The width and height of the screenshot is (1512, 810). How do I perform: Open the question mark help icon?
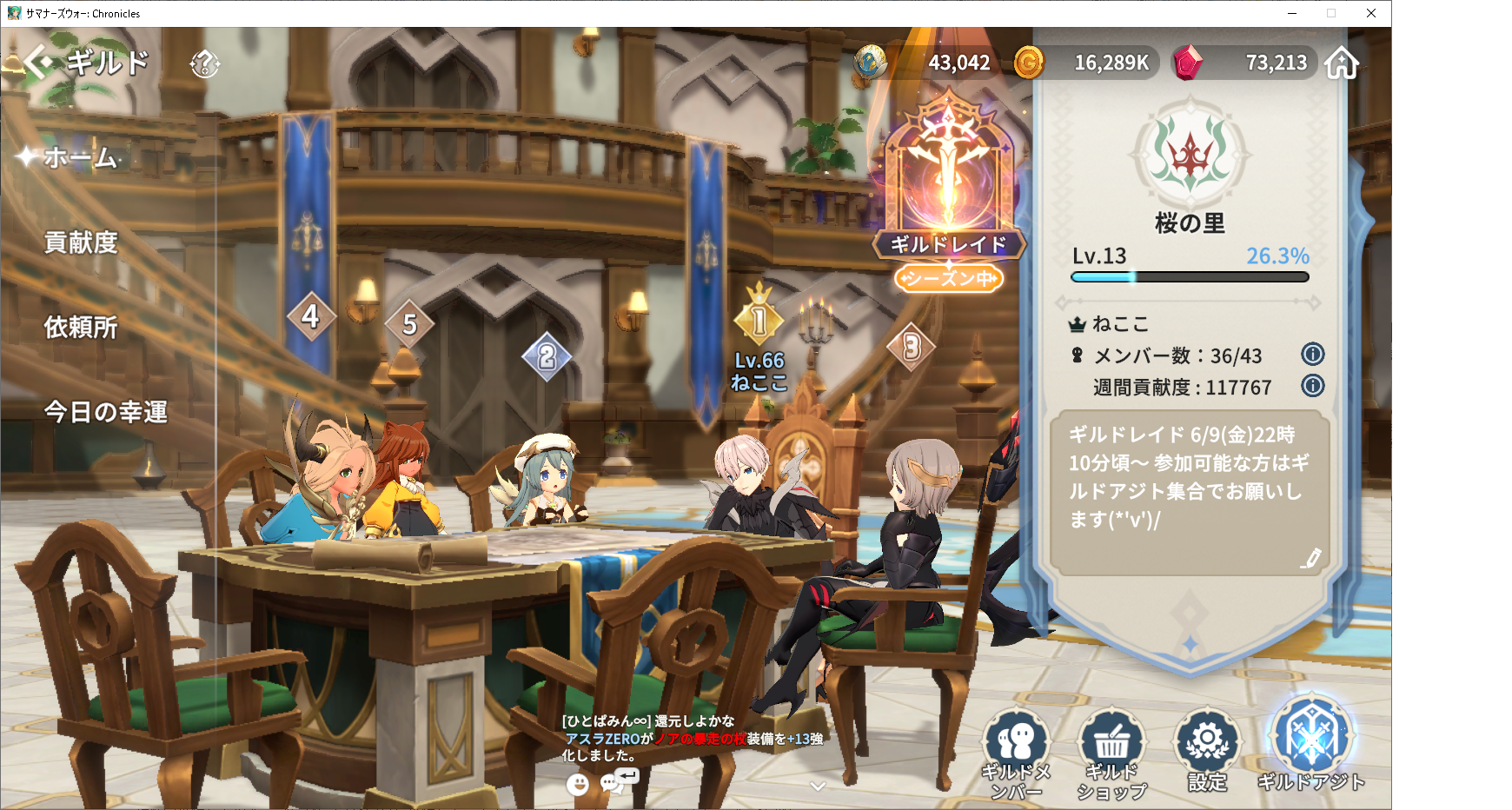point(205,63)
